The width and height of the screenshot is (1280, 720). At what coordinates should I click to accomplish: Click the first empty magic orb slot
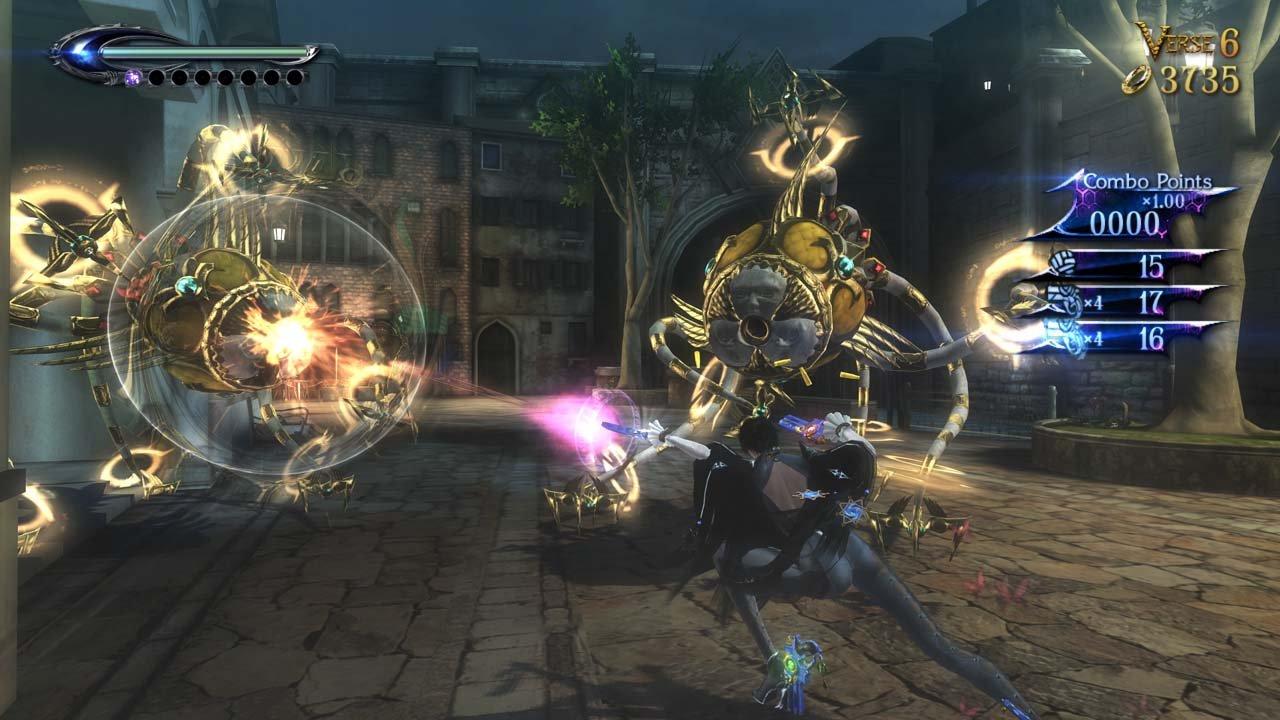coord(157,77)
